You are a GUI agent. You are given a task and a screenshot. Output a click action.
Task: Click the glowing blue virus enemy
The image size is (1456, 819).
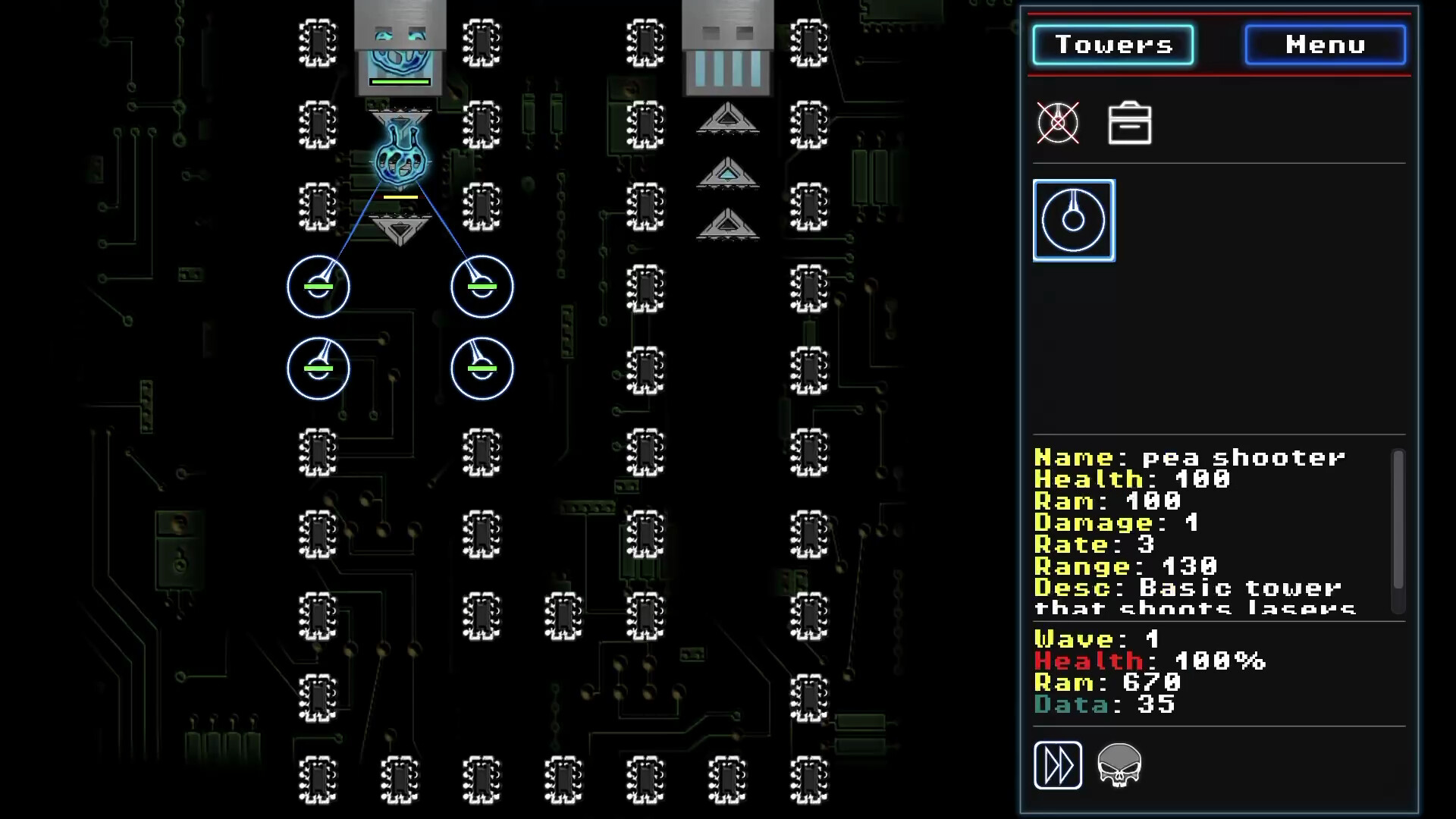click(400, 162)
